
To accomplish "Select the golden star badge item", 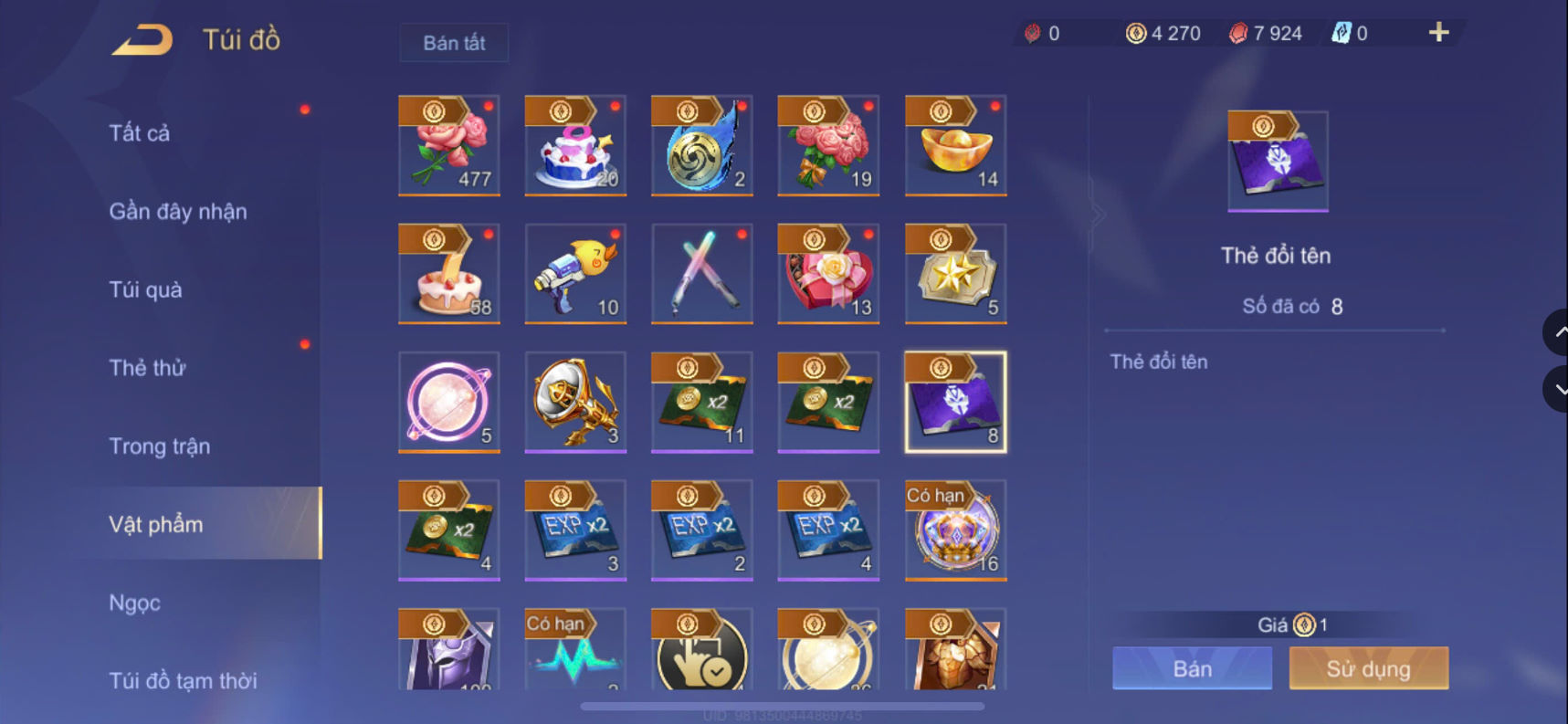I will click(953, 274).
